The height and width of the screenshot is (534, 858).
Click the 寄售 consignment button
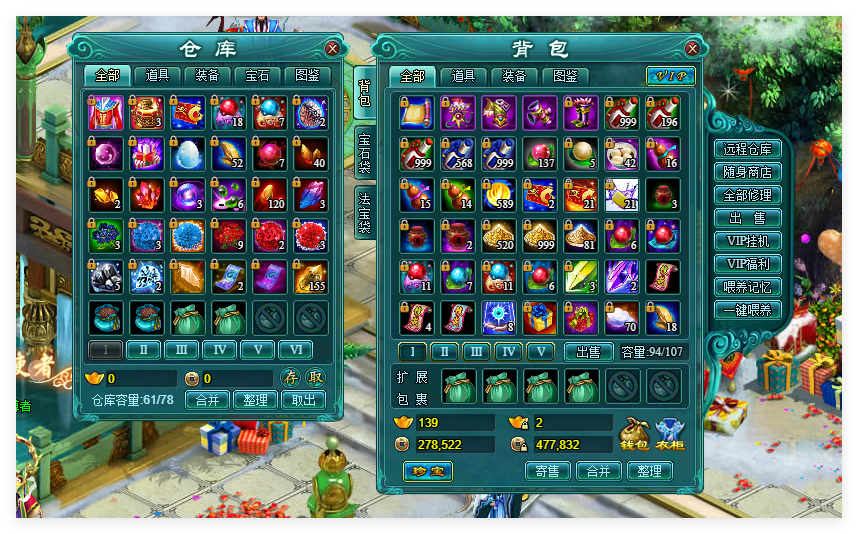(x=547, y=471)
